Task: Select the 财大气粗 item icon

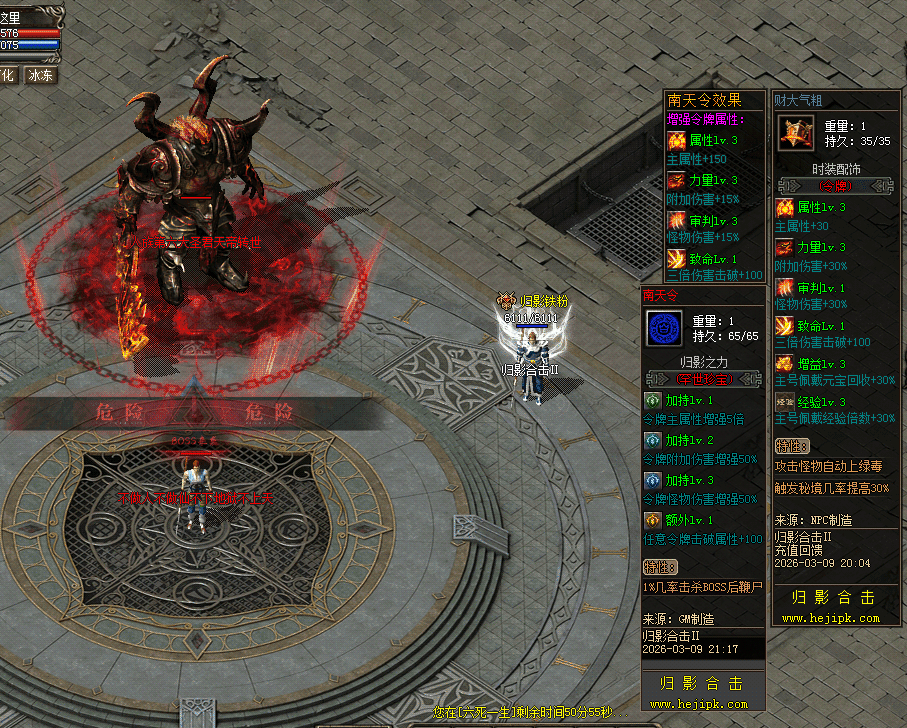Action: pyautogui.click(x=796, y=133)
